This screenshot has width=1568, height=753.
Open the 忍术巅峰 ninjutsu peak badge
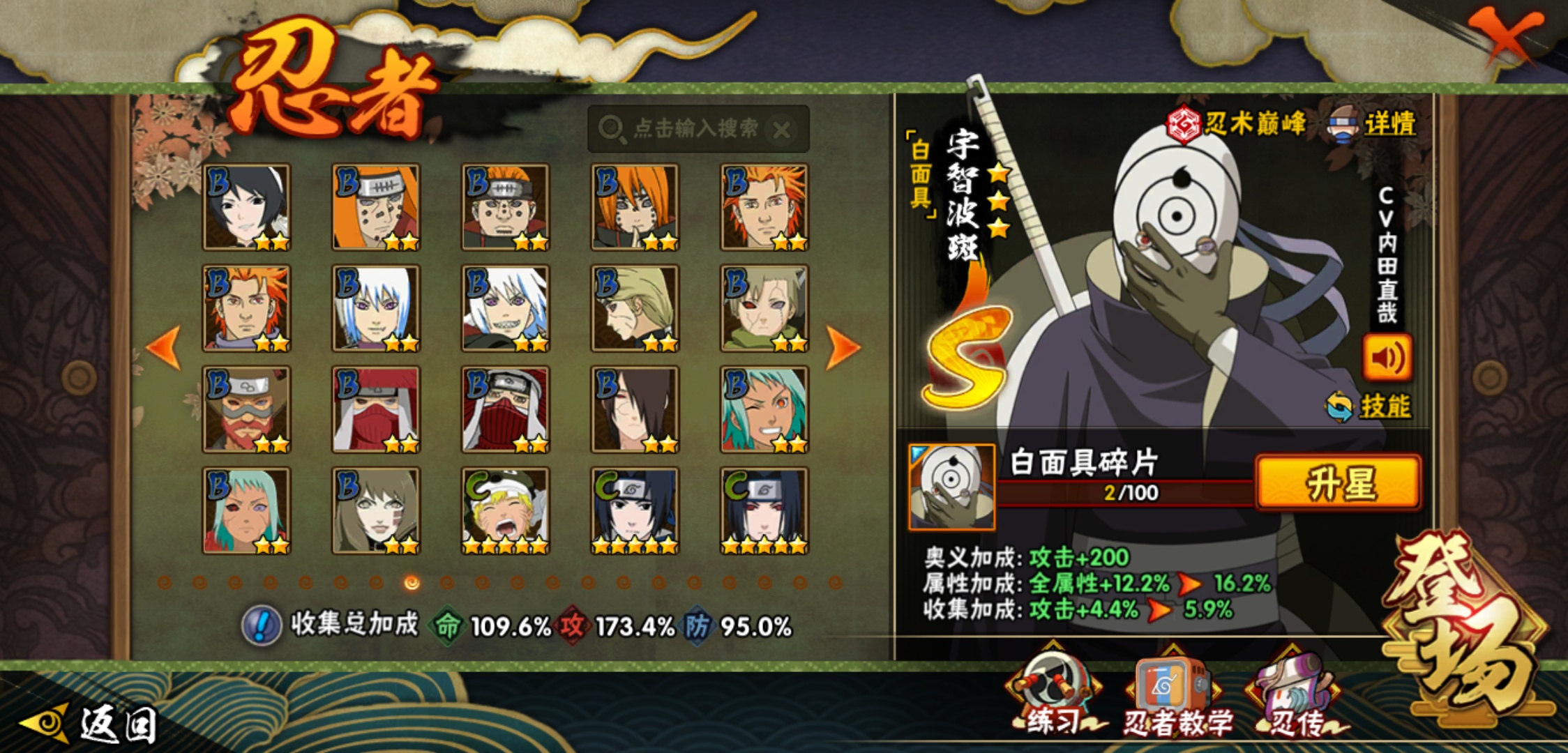(1236, 124)
